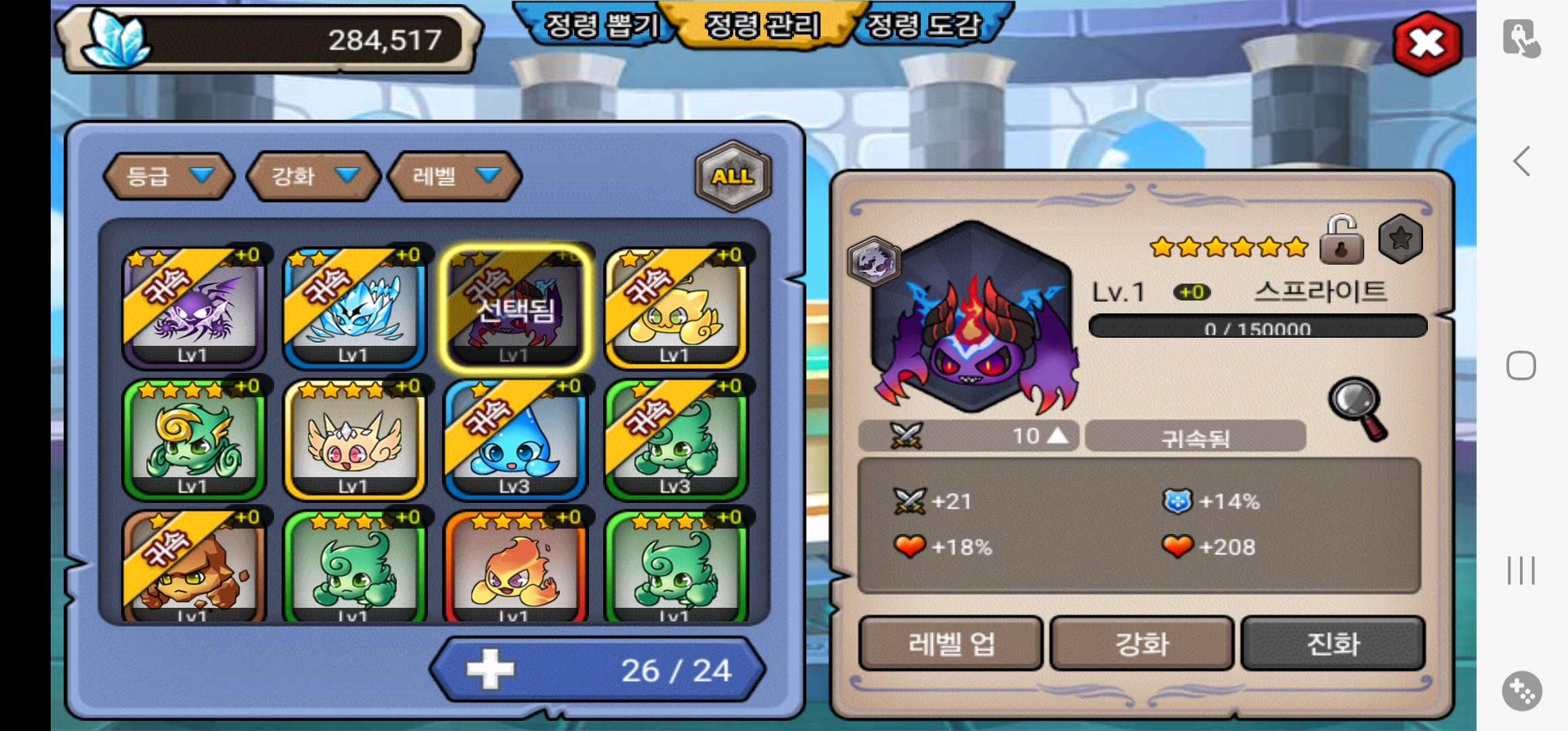
Task: Switch to the 정령 도감 tab
Action: [x=925, y=26]
